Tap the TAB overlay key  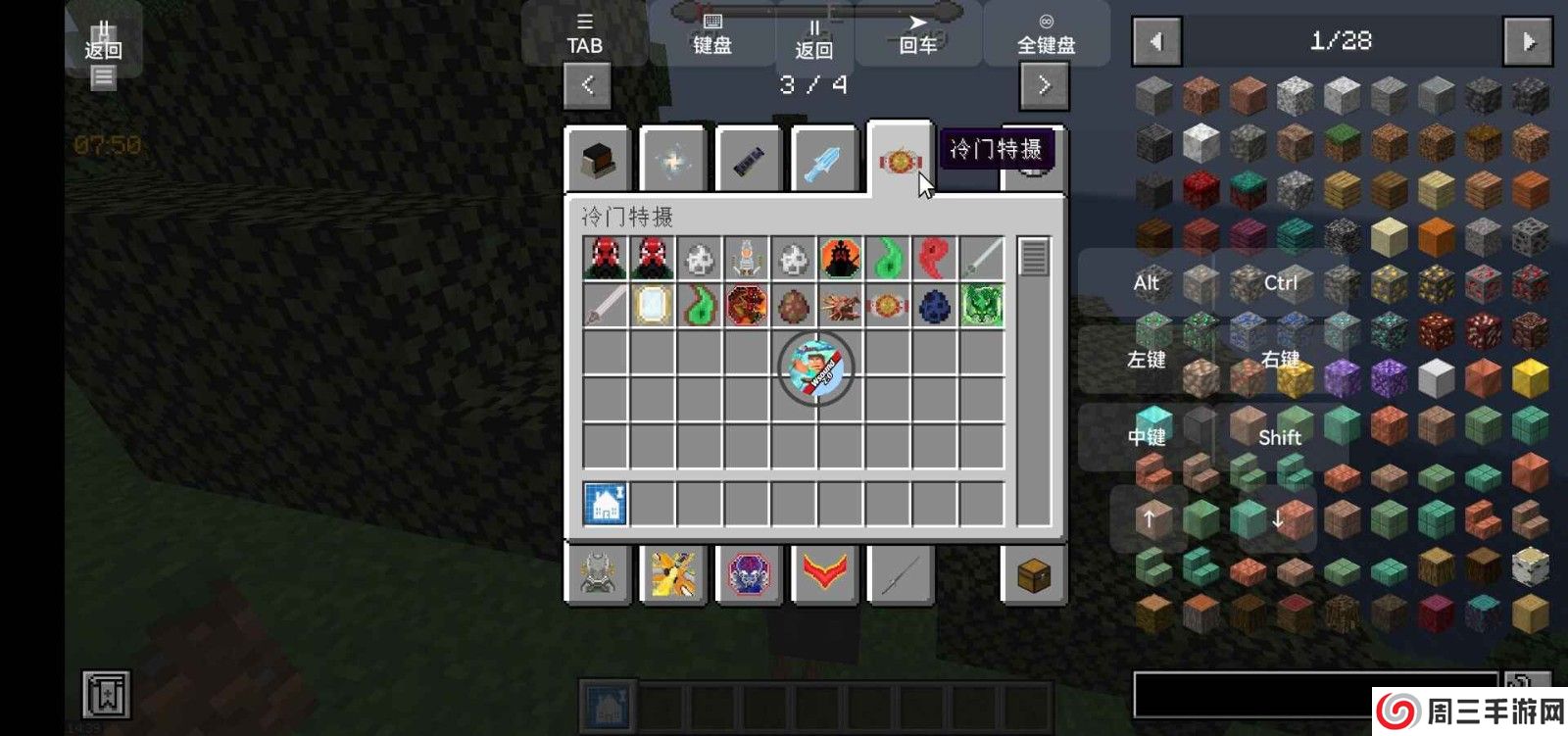[x=584, y=34]
